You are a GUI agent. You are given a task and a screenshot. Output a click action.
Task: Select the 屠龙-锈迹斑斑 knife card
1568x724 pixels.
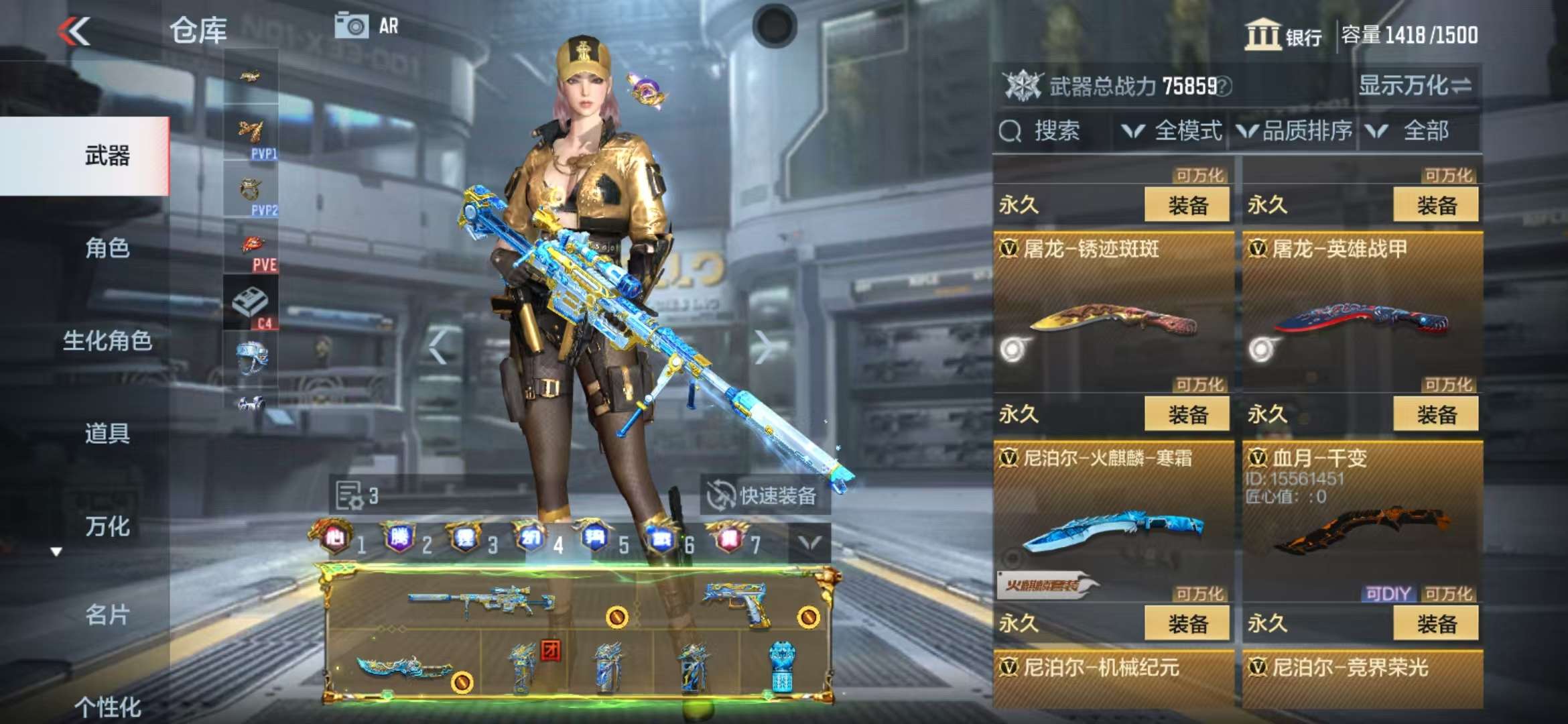(1113, 315)
